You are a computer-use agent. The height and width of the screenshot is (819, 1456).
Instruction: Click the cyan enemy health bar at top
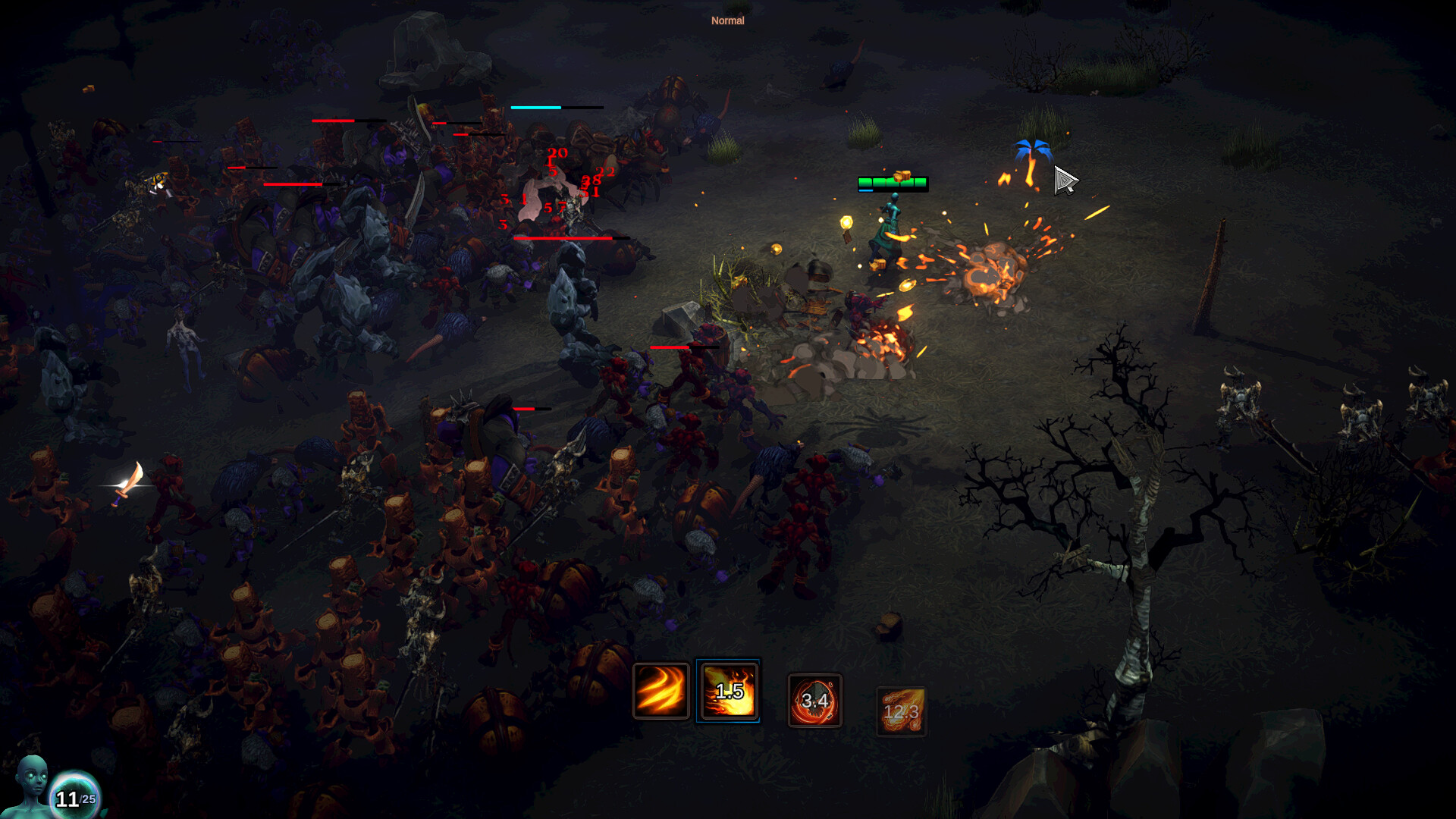click(x=536, y=108)
